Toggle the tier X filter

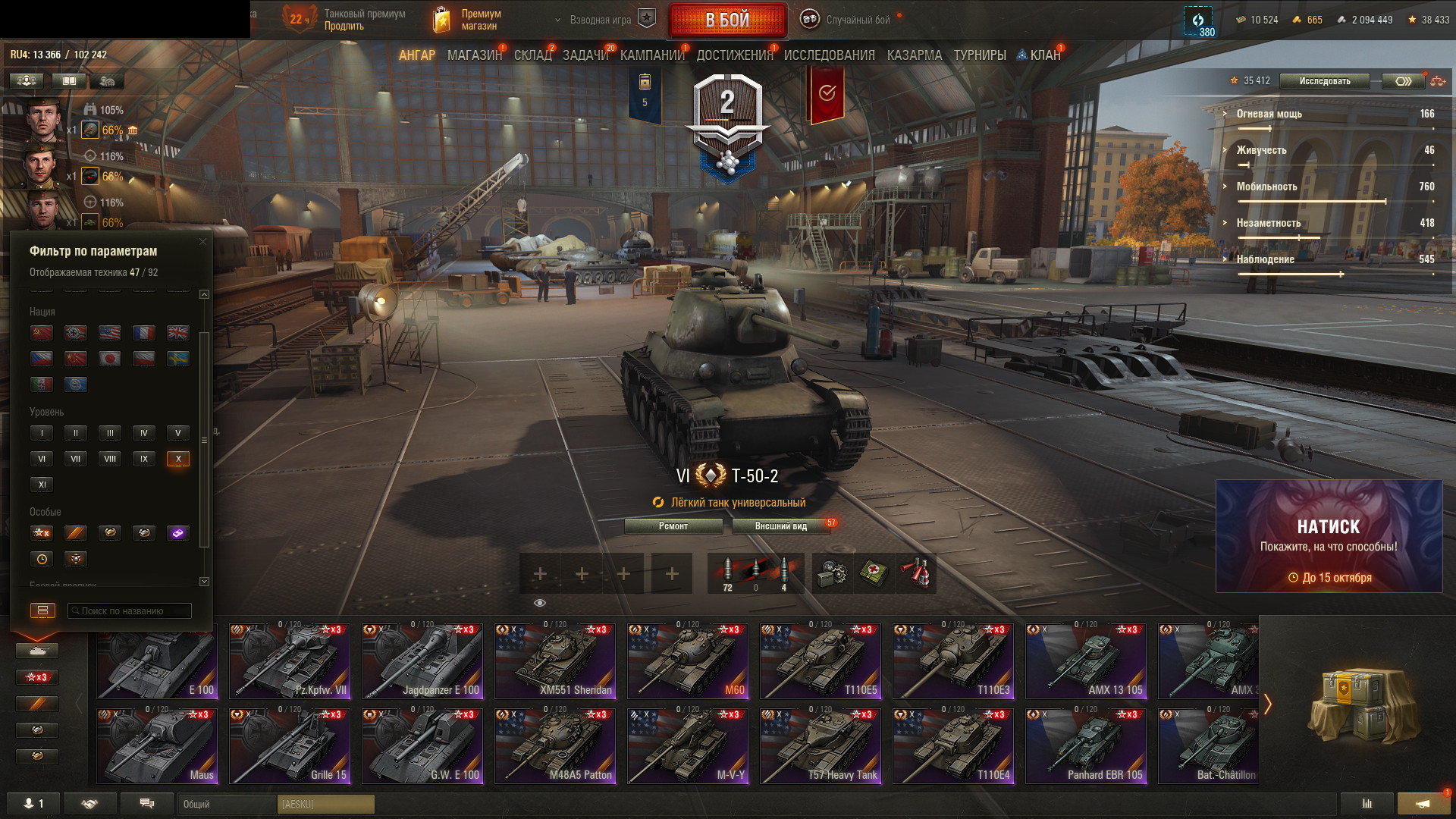pyautogui.click(x=178, y=459)
